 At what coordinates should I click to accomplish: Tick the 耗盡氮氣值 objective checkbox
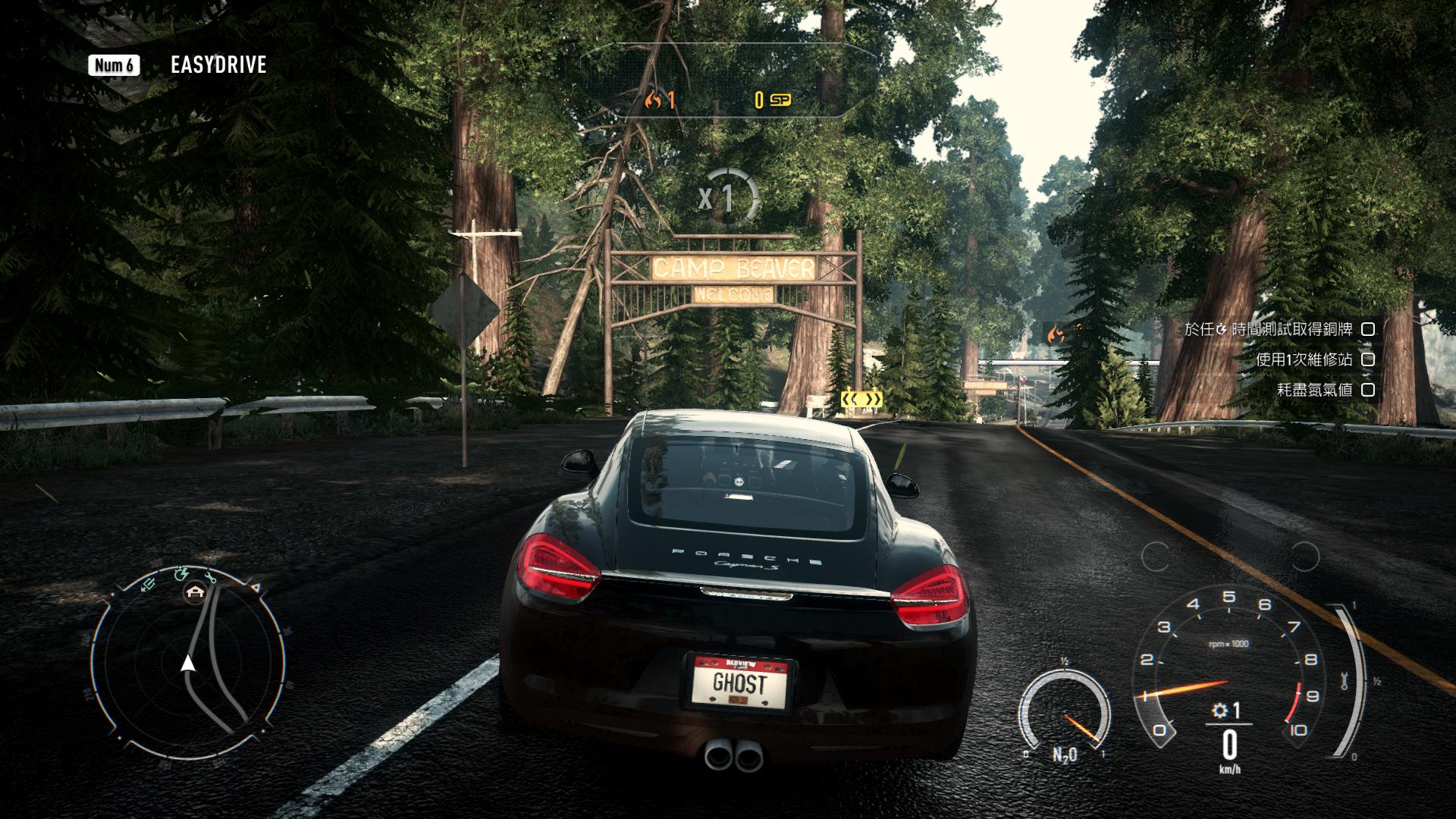(1368, 390)
